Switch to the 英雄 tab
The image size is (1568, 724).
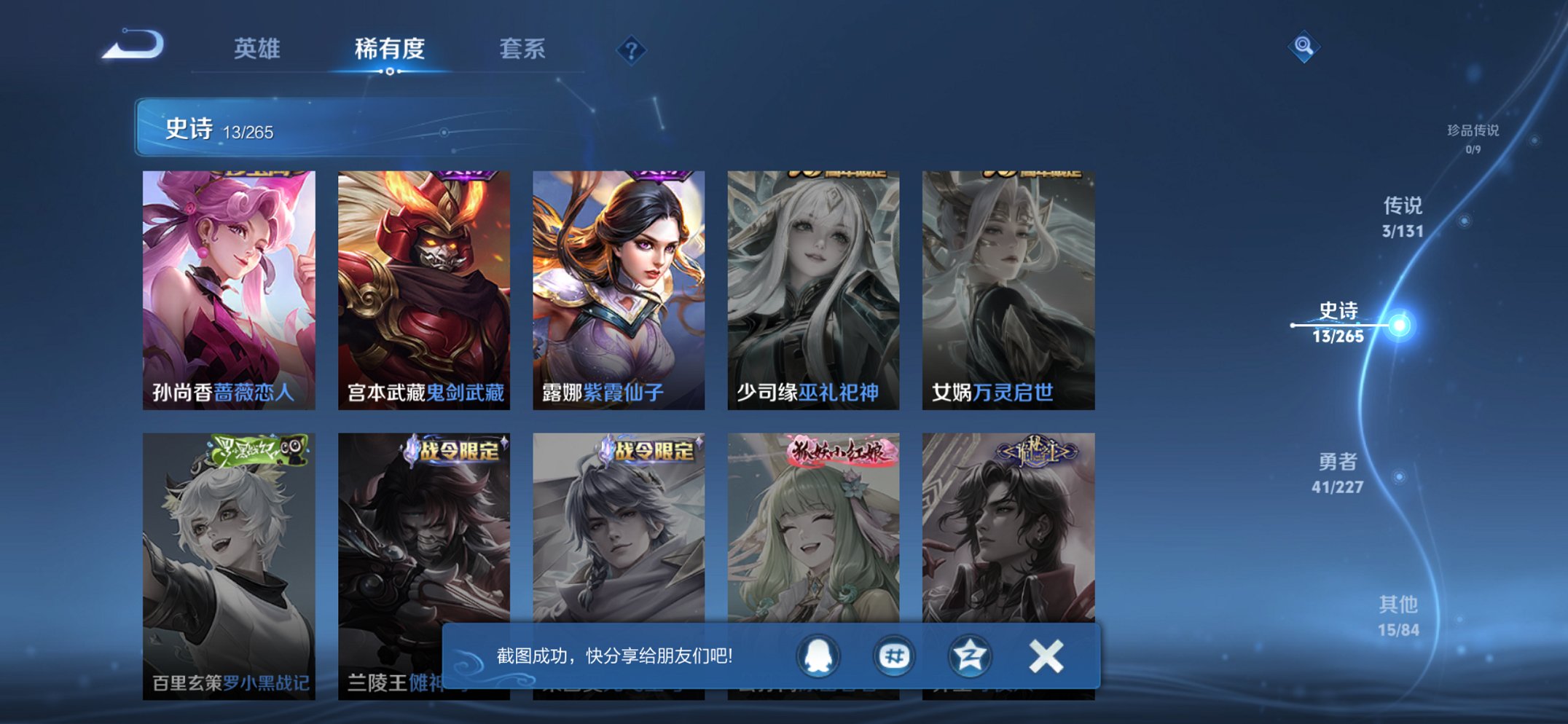pyautogui.click(x=257, y=50)
